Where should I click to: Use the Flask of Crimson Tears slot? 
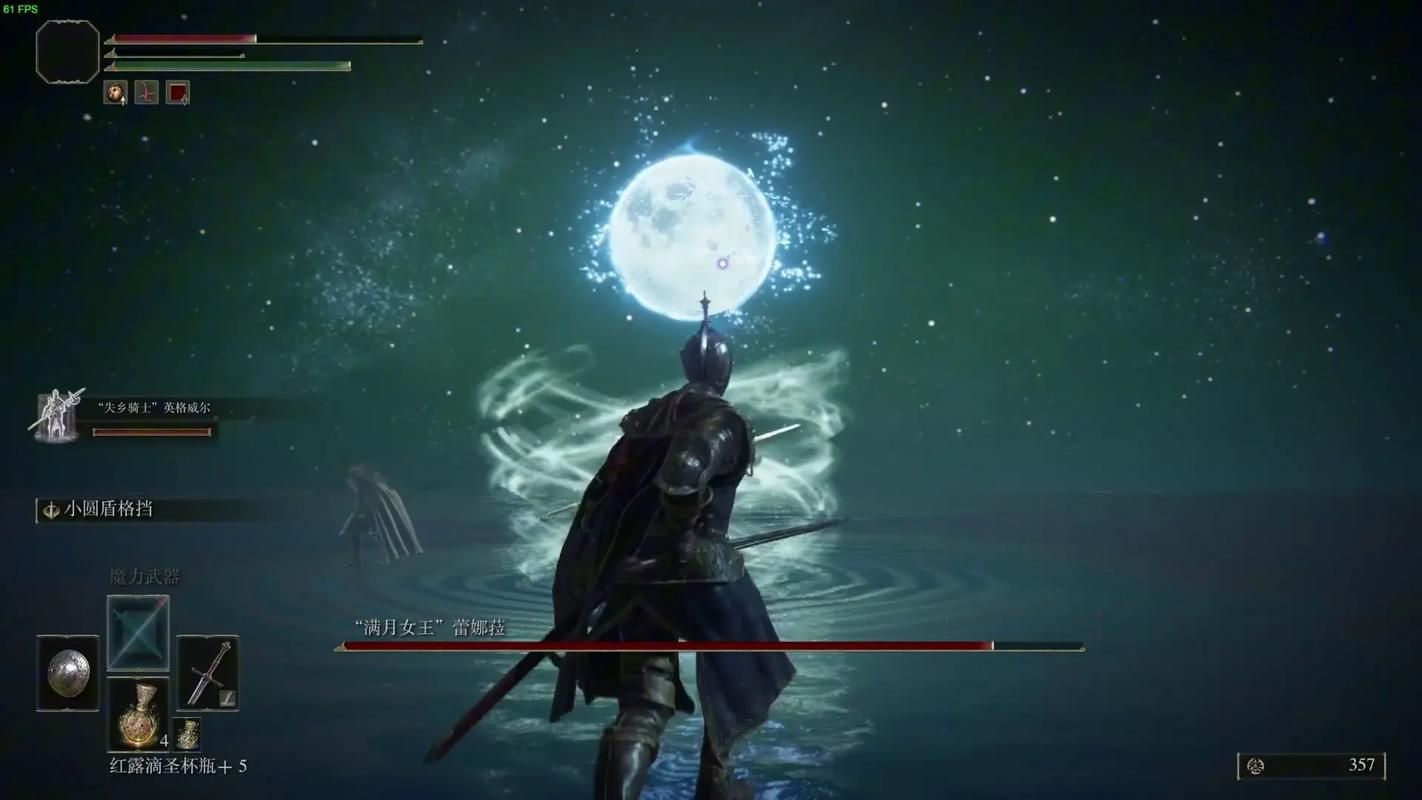coord(138,714)
